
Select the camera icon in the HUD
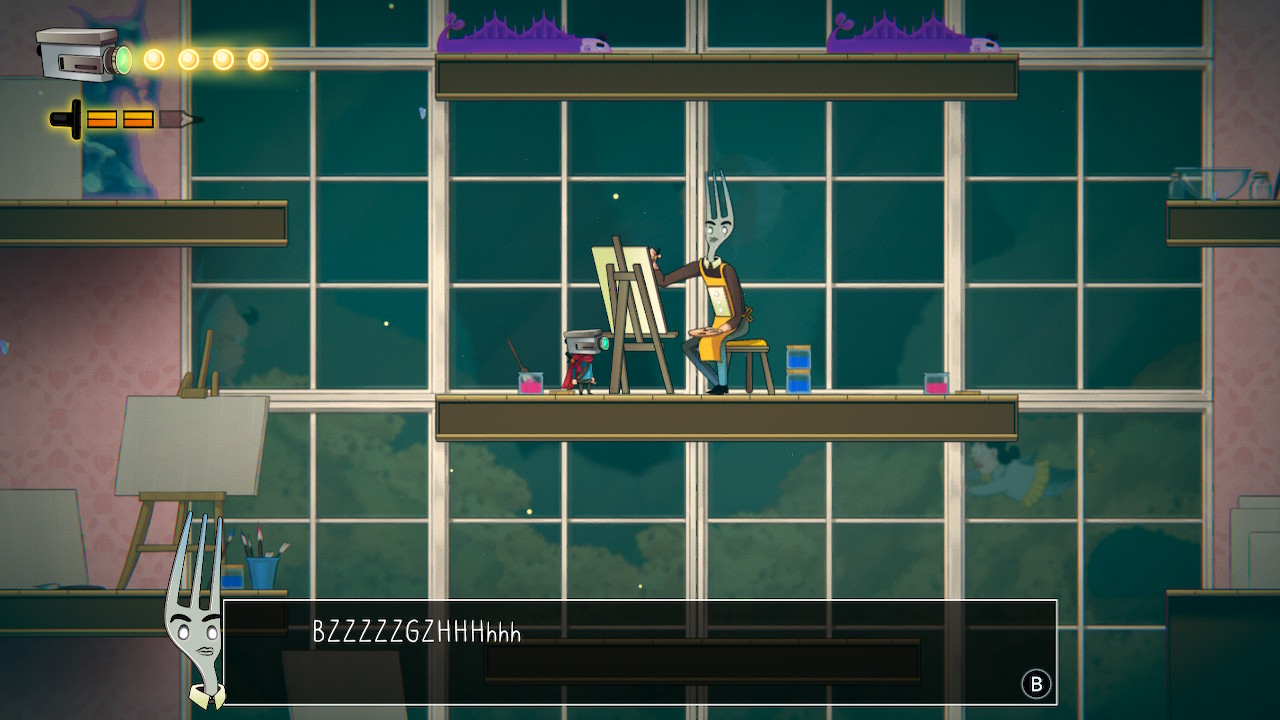[81, 54]
